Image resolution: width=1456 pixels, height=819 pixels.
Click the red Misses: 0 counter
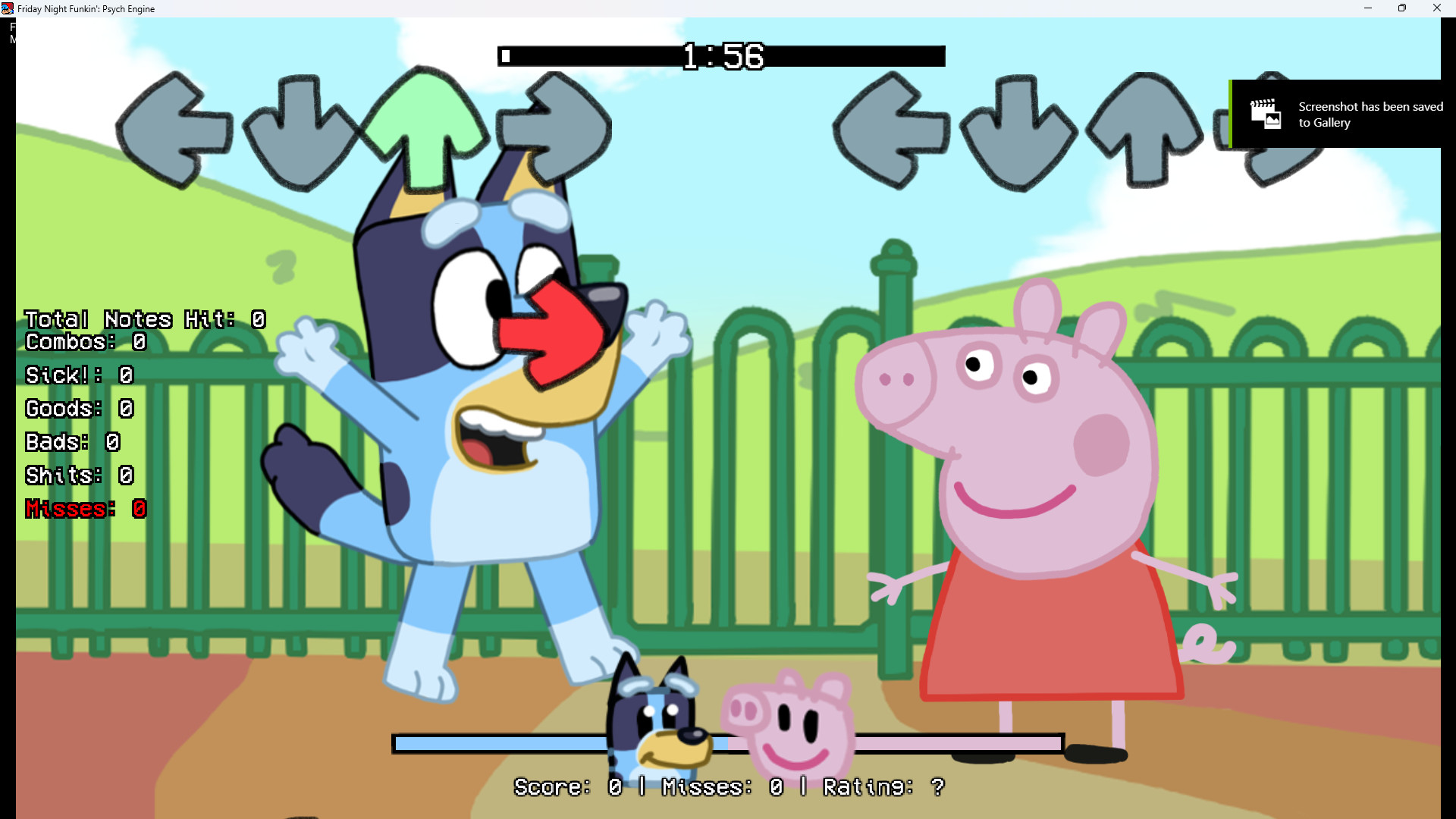coord(85,509)
